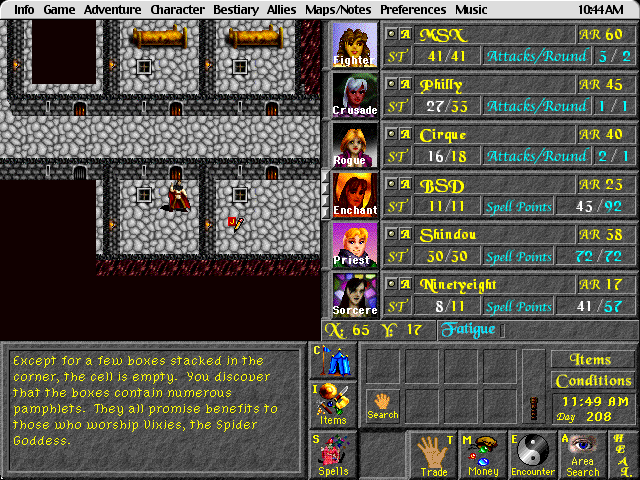The image size is (640, 480).
Task: Open the Game menu
Action: point(59,9)
